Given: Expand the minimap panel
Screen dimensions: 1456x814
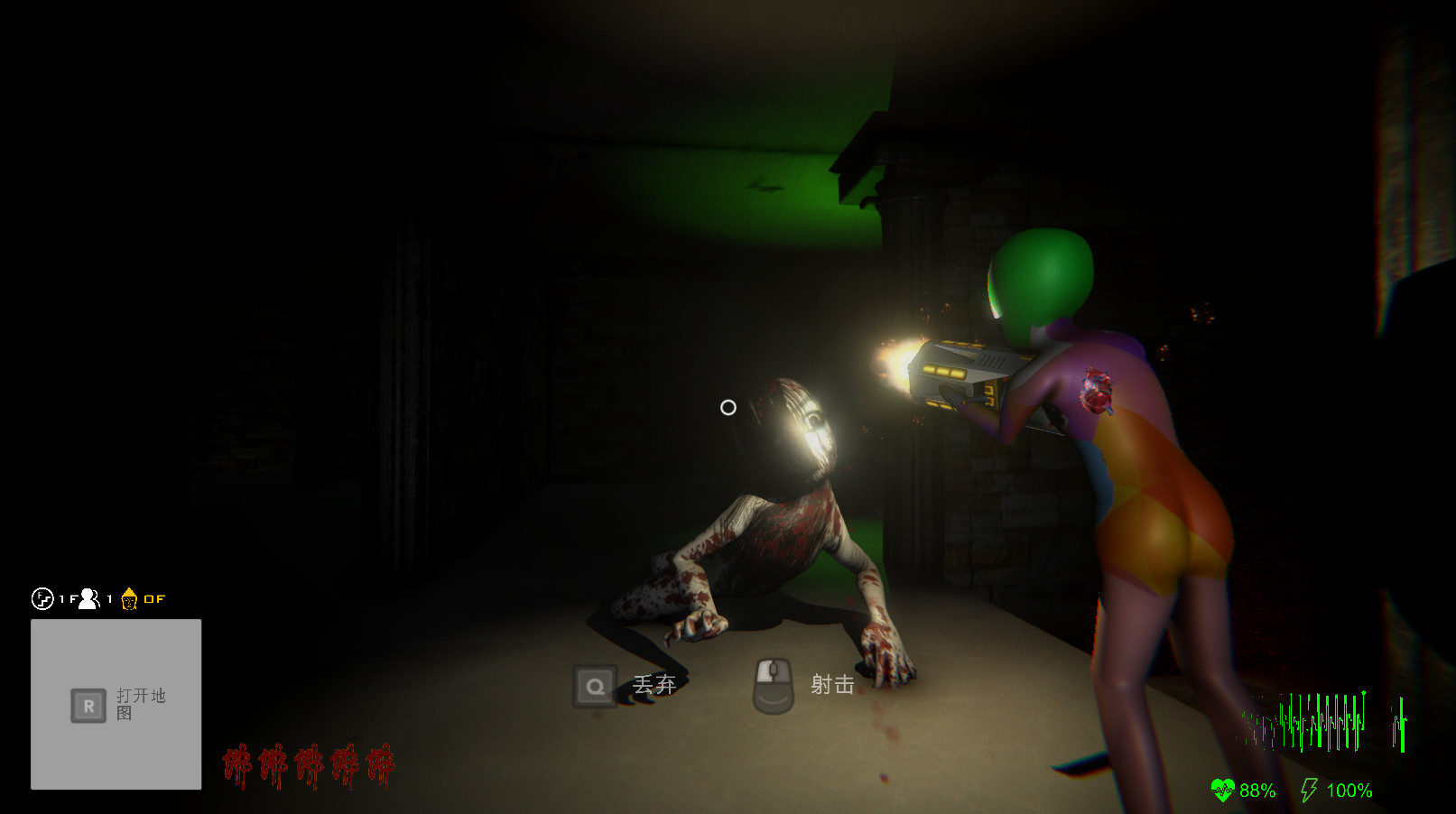Looking at the screenshot, I should click(x=116, y=704).
